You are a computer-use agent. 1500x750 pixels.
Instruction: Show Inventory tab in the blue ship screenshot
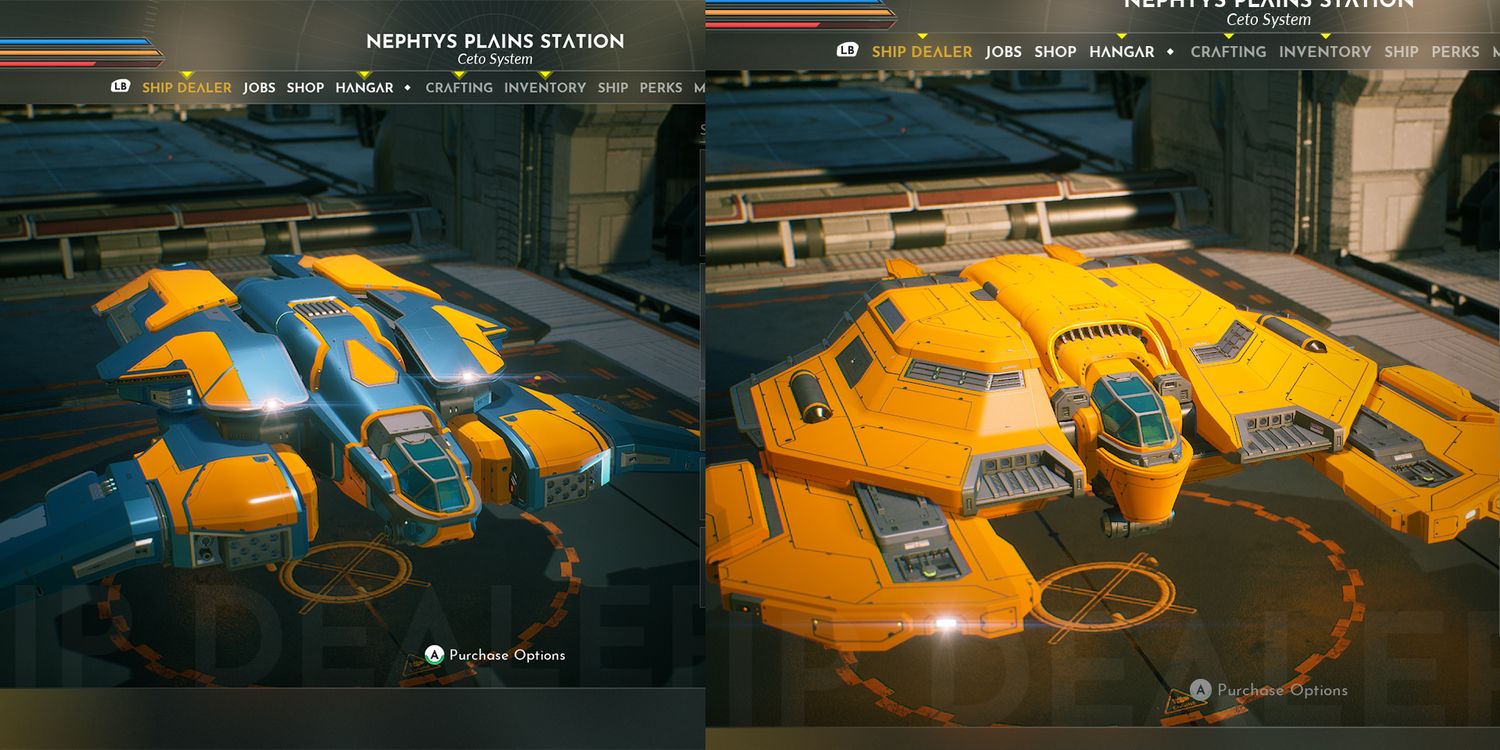[x=545, y=88]
